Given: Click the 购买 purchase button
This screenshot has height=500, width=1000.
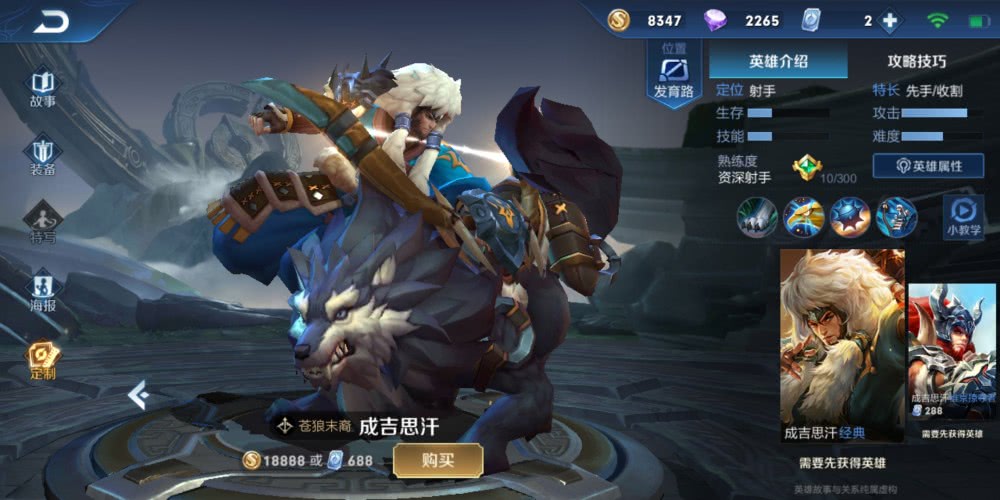Looking at the screenshot, I should (x=438, y=460).
